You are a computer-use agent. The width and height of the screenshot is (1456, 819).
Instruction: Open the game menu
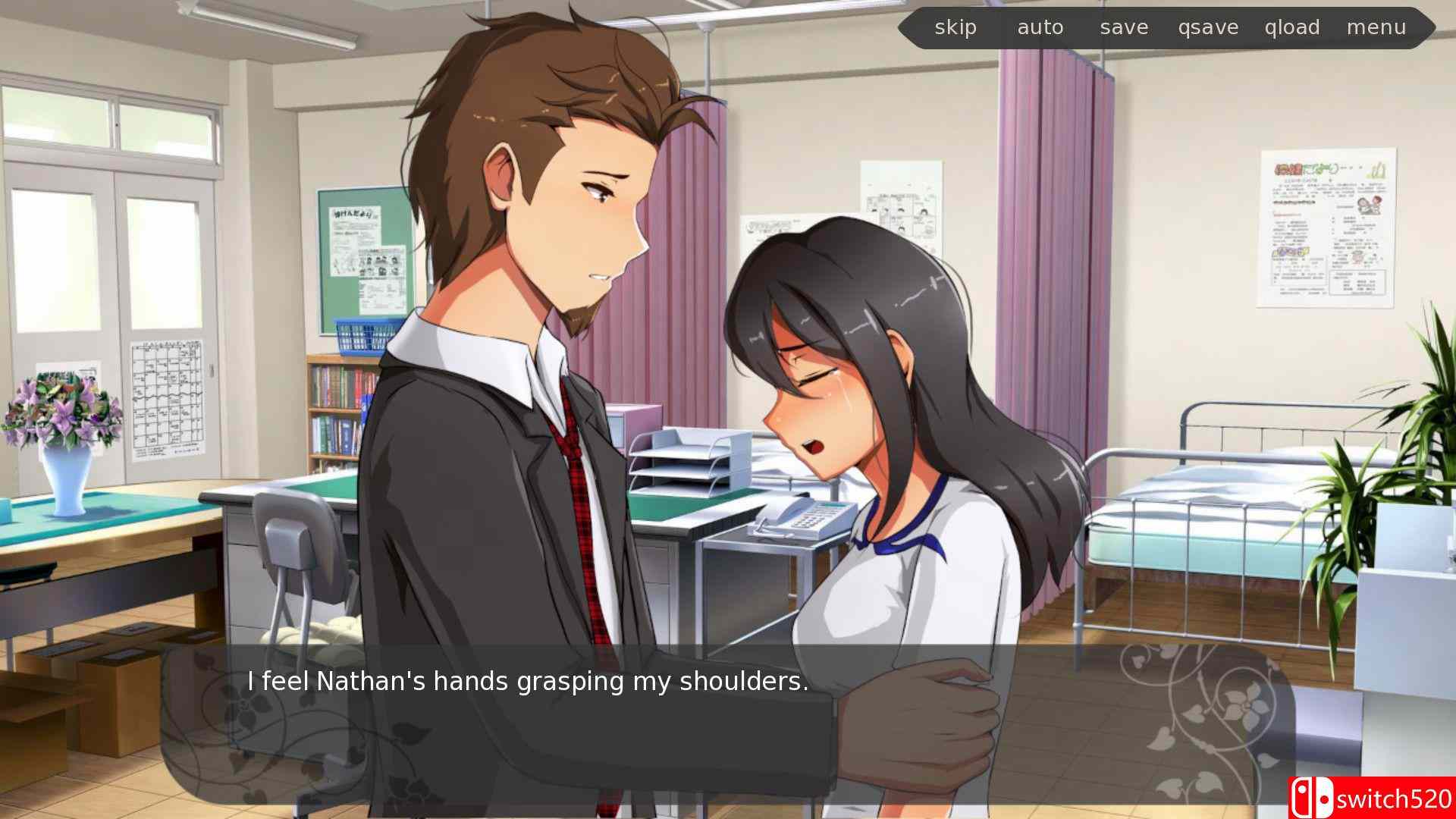(1377, 27)
